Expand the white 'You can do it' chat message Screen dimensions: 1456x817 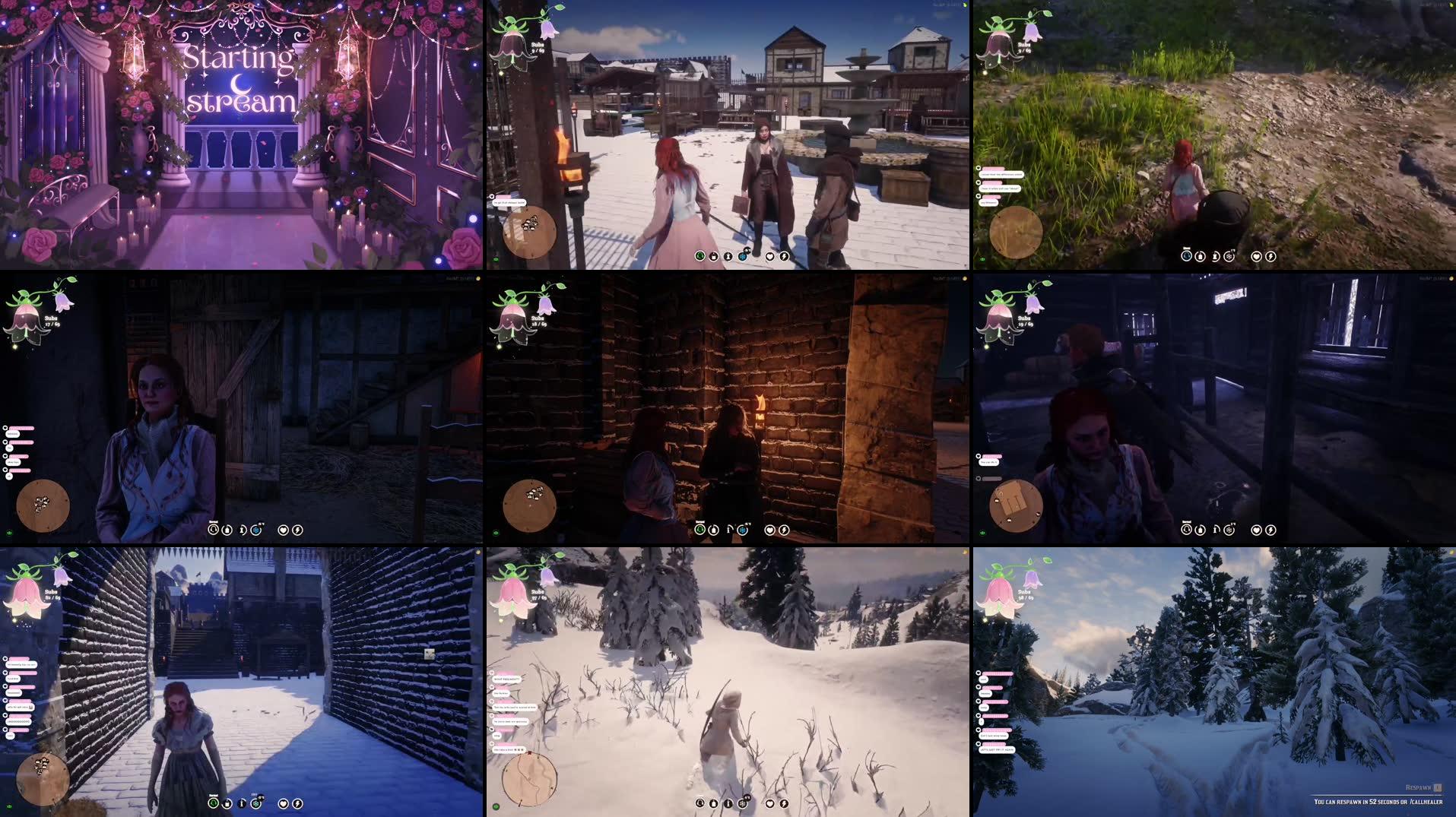(989, 462)
